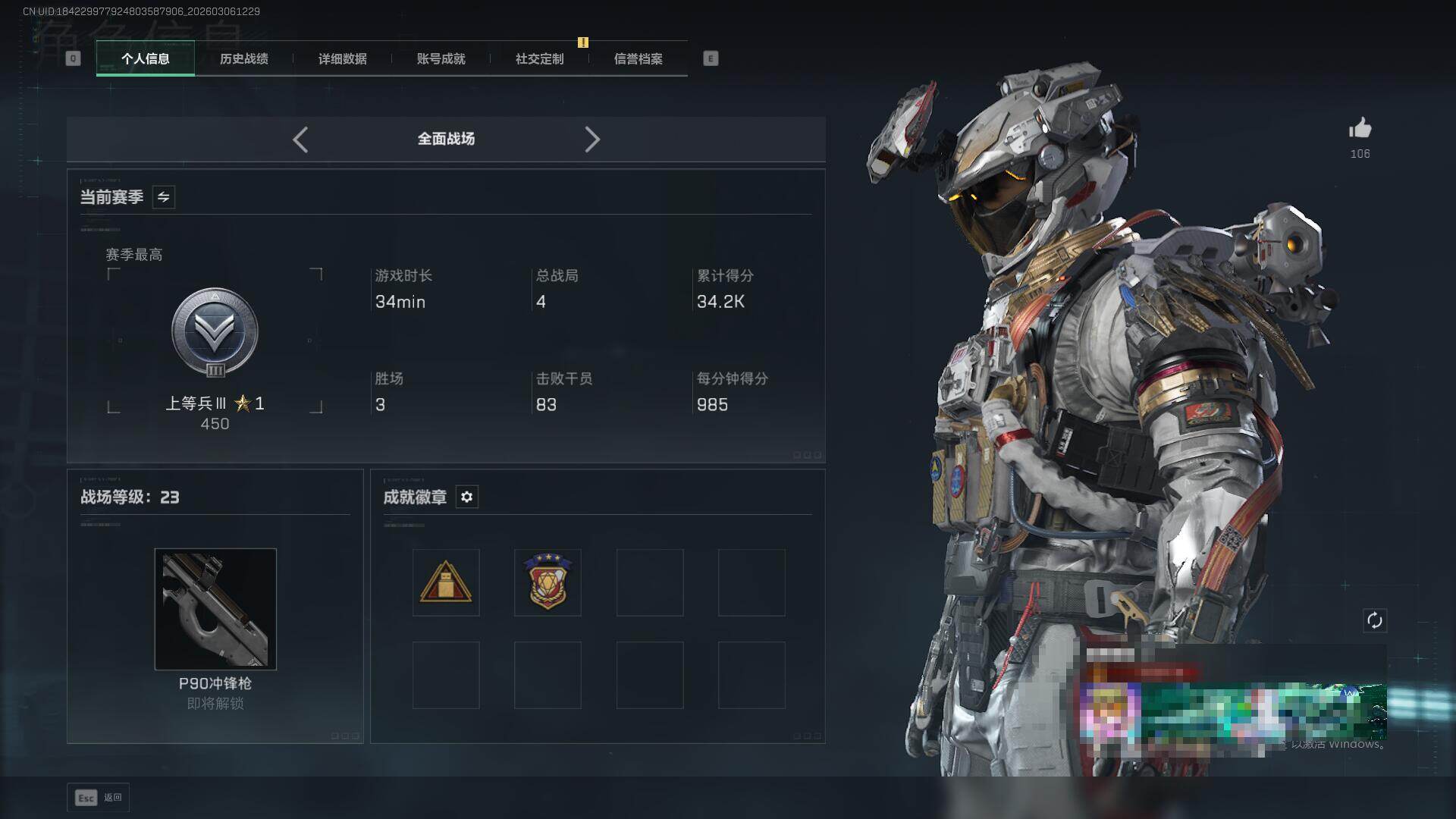Open the 社交定制 tab
The width and height of the screenshot is (1456, 819).
pos(539,59)
